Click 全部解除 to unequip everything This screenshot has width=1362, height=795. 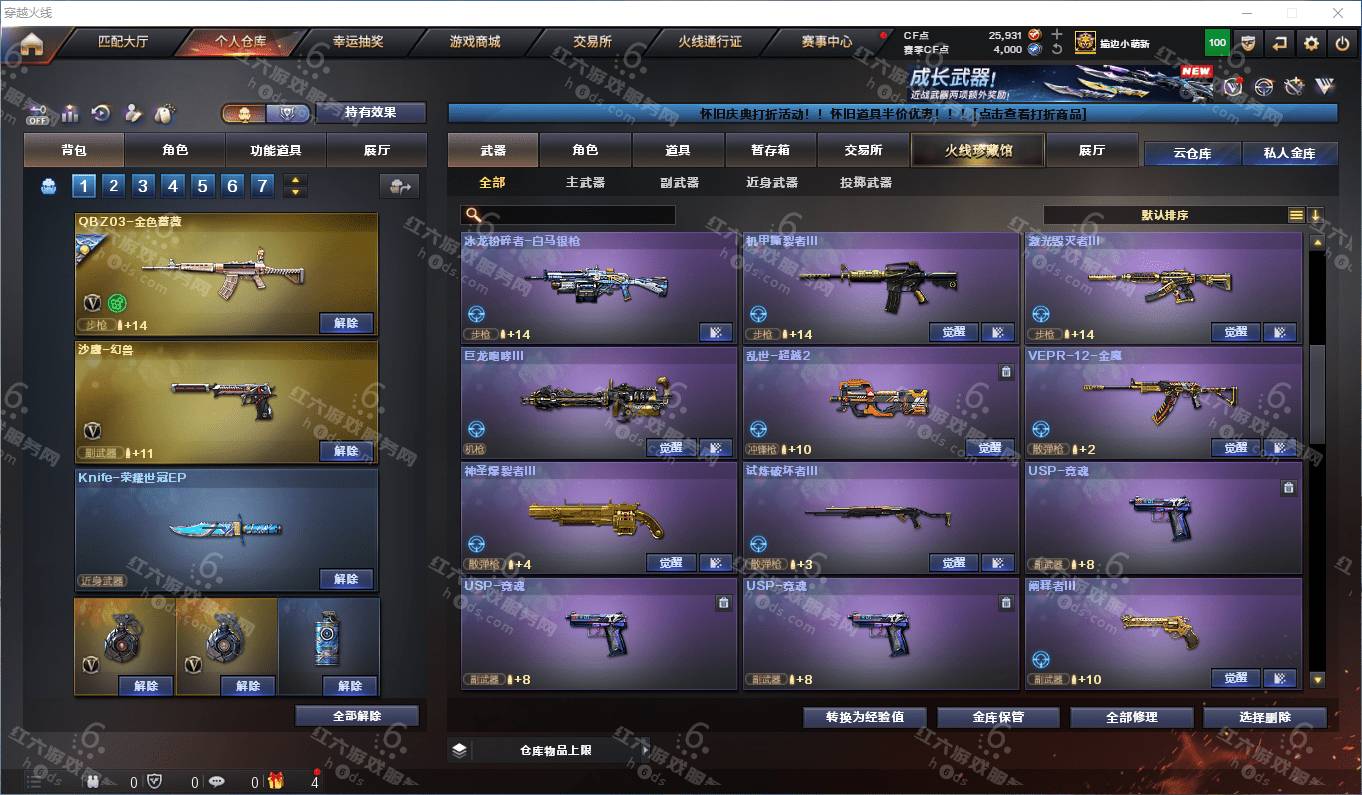pyautogui.click(x=357, y=716)
